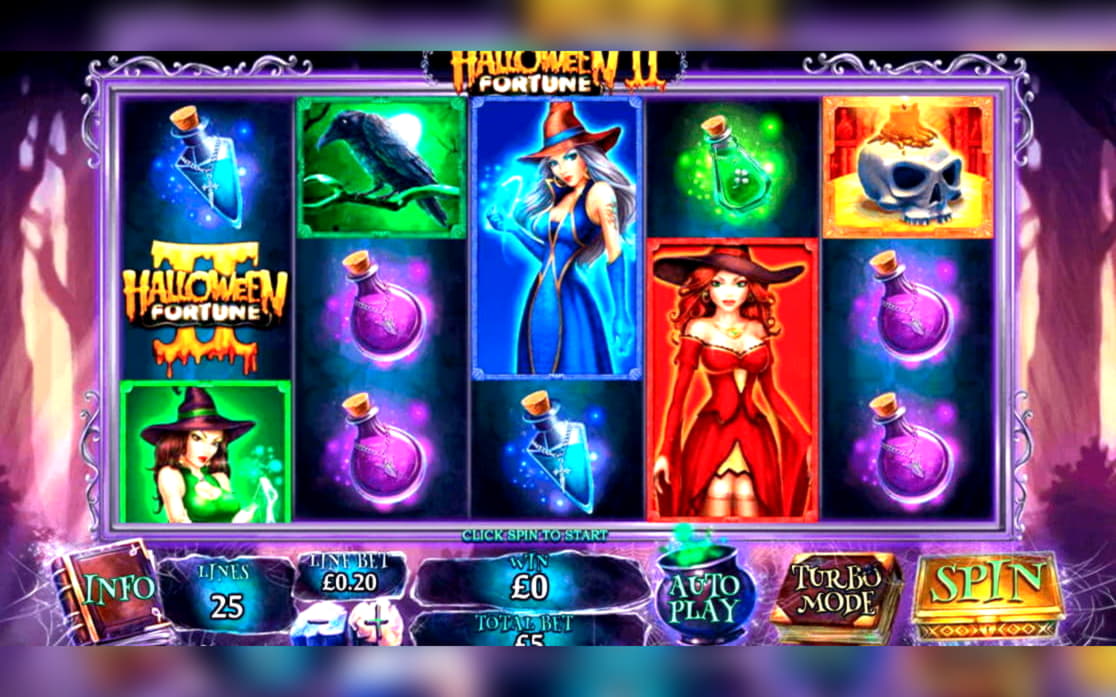Select the Lines 25 panel

click(x=225, y=594)
